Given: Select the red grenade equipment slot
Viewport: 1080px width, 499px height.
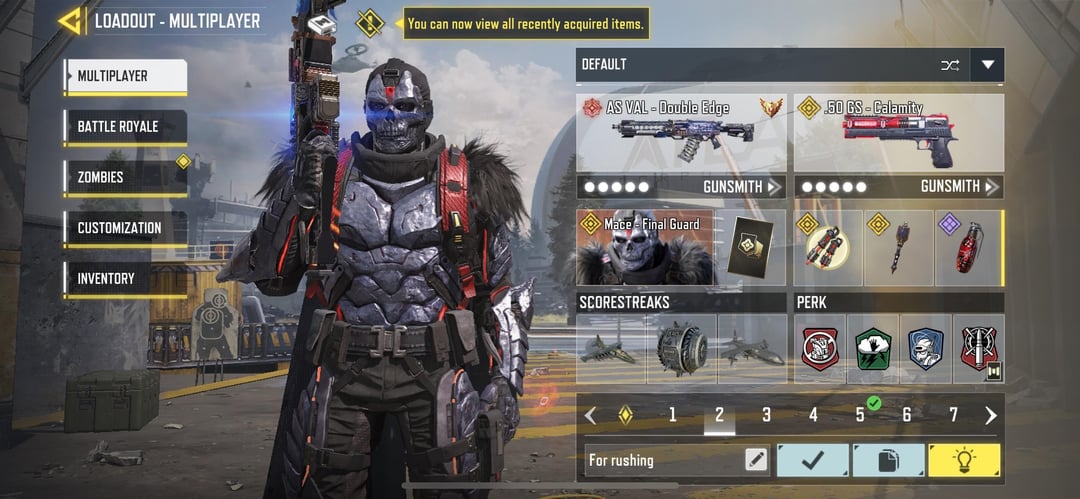Looking at the screenshot, I should tap(968, 248).
